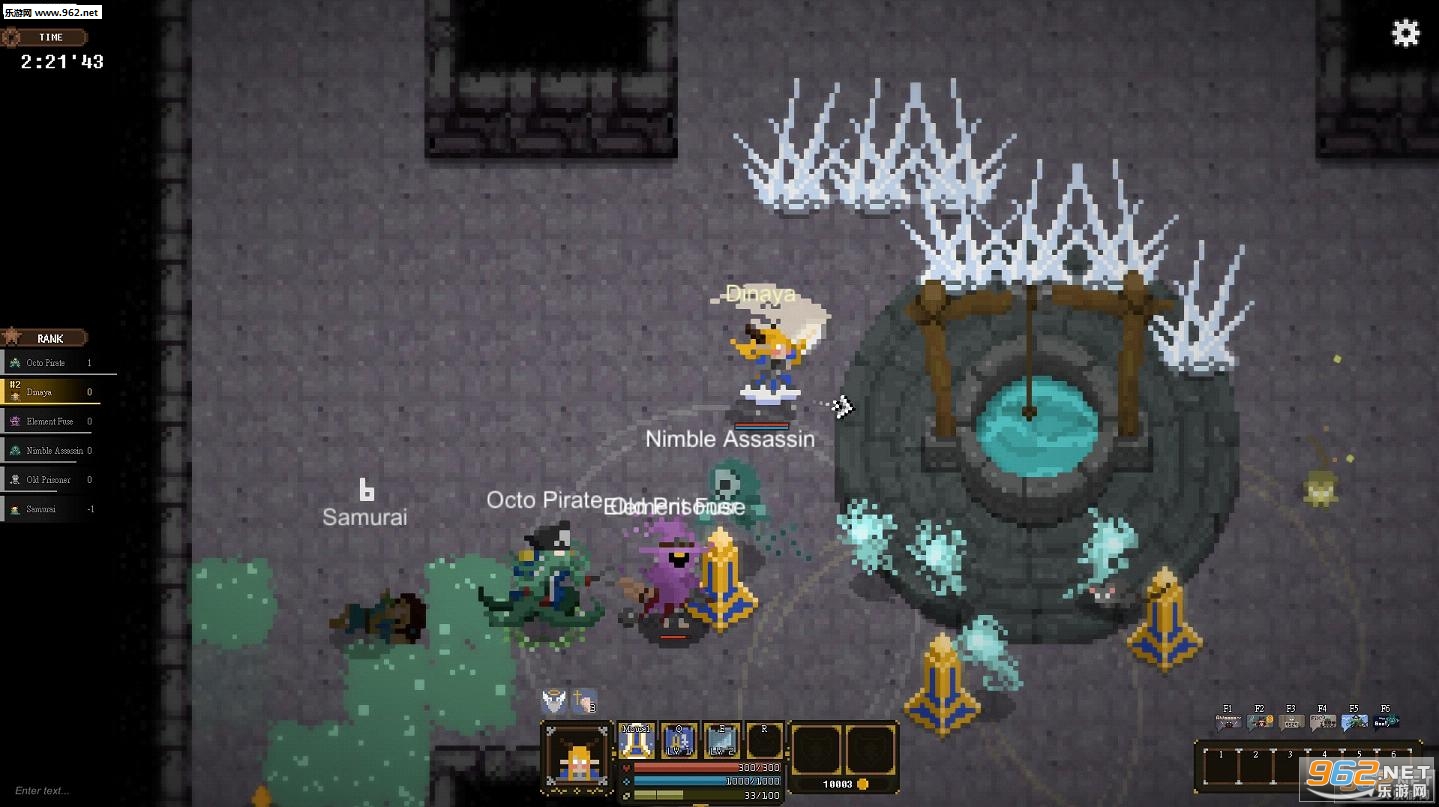The height and width of the screenshot is (807, 1439).
Task: Activate the E skill at level 2
Action: 721,741
